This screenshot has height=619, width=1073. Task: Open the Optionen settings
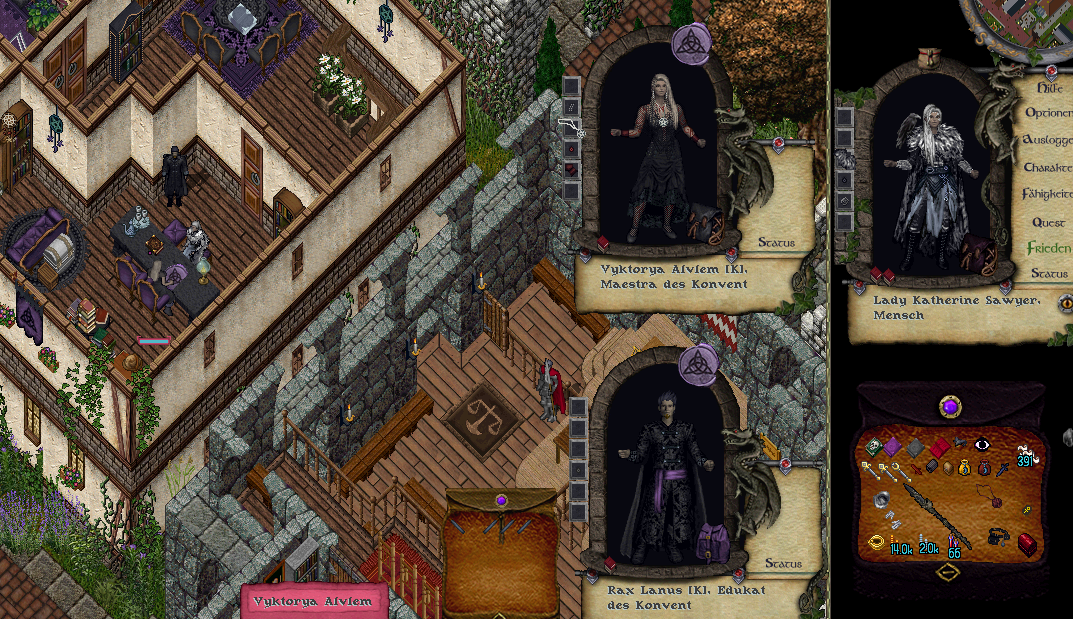[x=1048, y=113]
